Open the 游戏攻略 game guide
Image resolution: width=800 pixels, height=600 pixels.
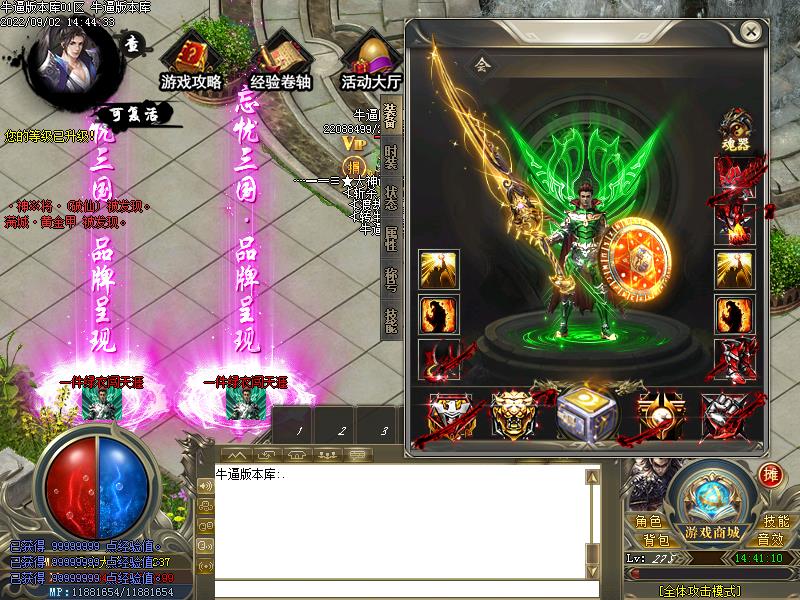pos(190,60)
